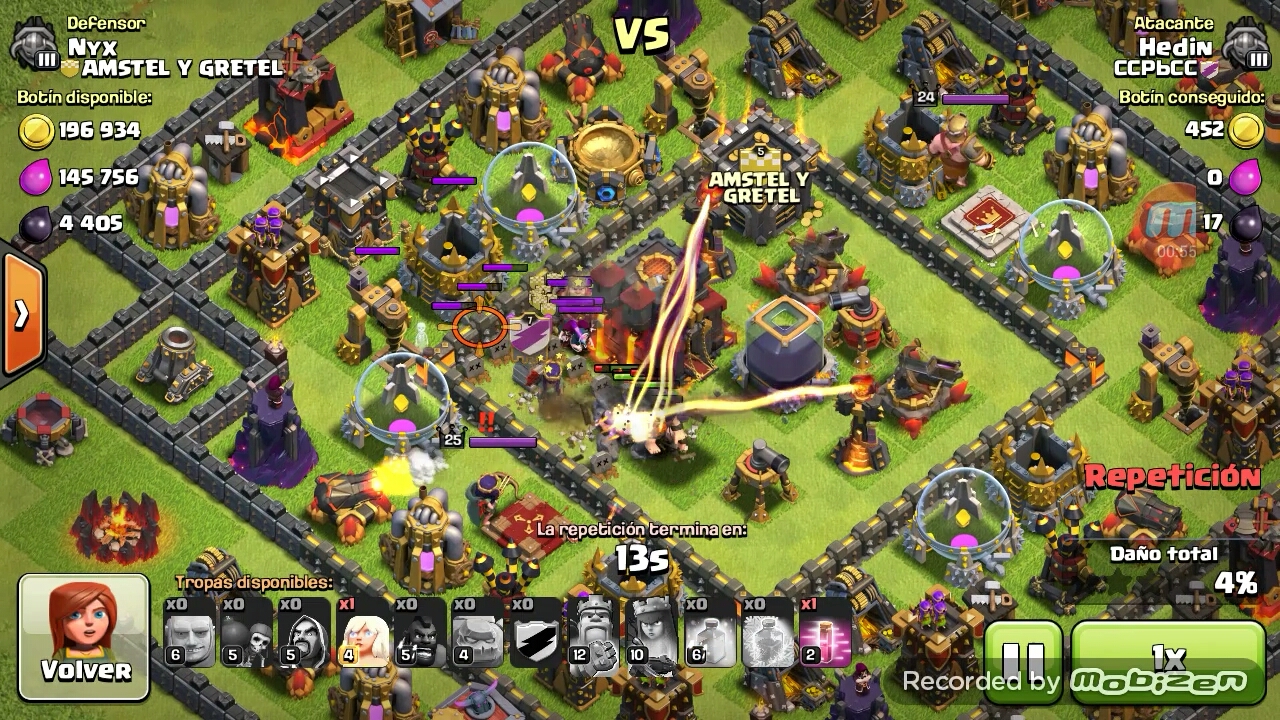The width and height of the screenshot is (1280, 720).
Task: Select the Archer Queen hero slot
Action: 651,633
